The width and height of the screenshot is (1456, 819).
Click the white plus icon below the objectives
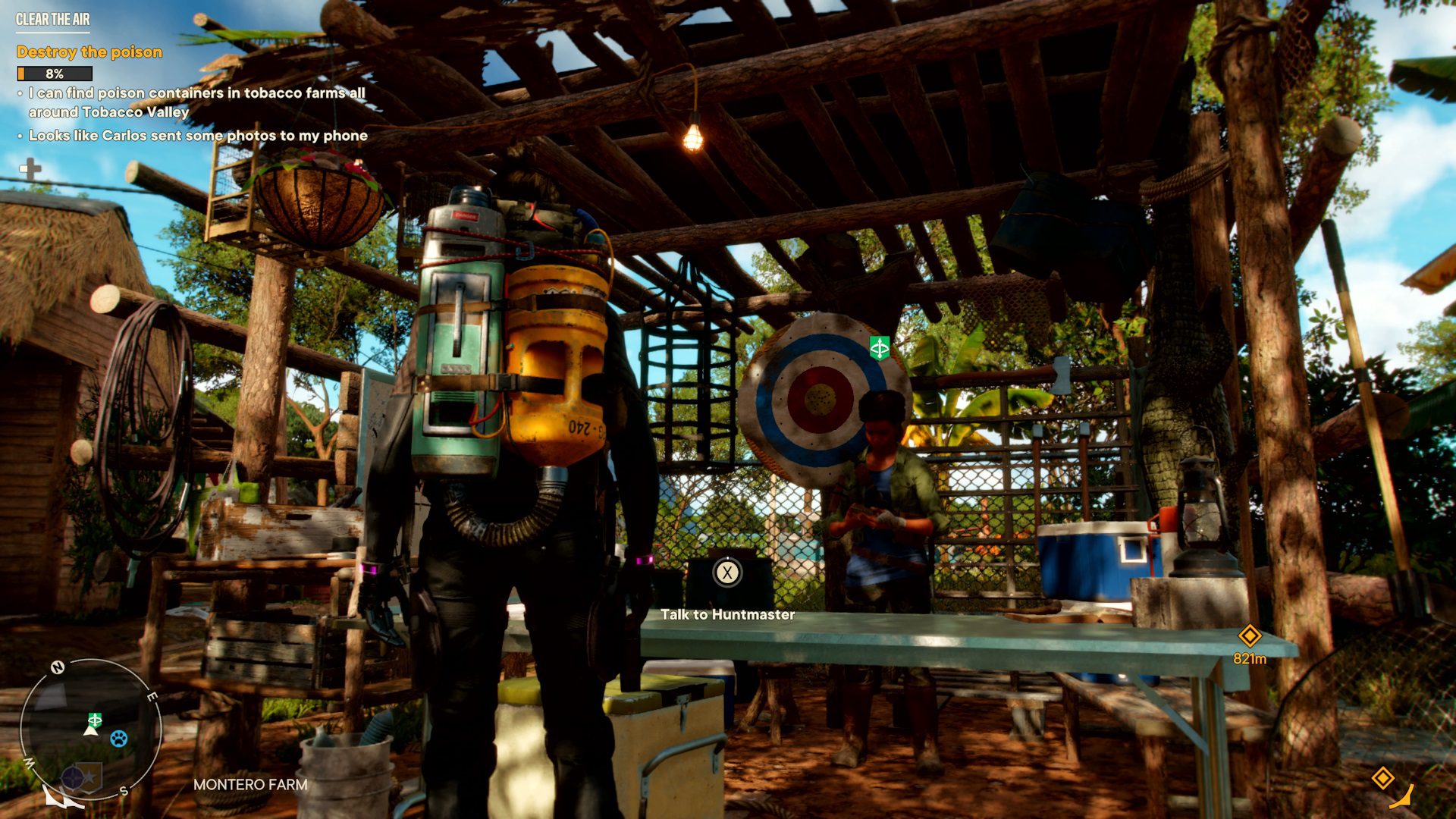(x=31, y=169)
